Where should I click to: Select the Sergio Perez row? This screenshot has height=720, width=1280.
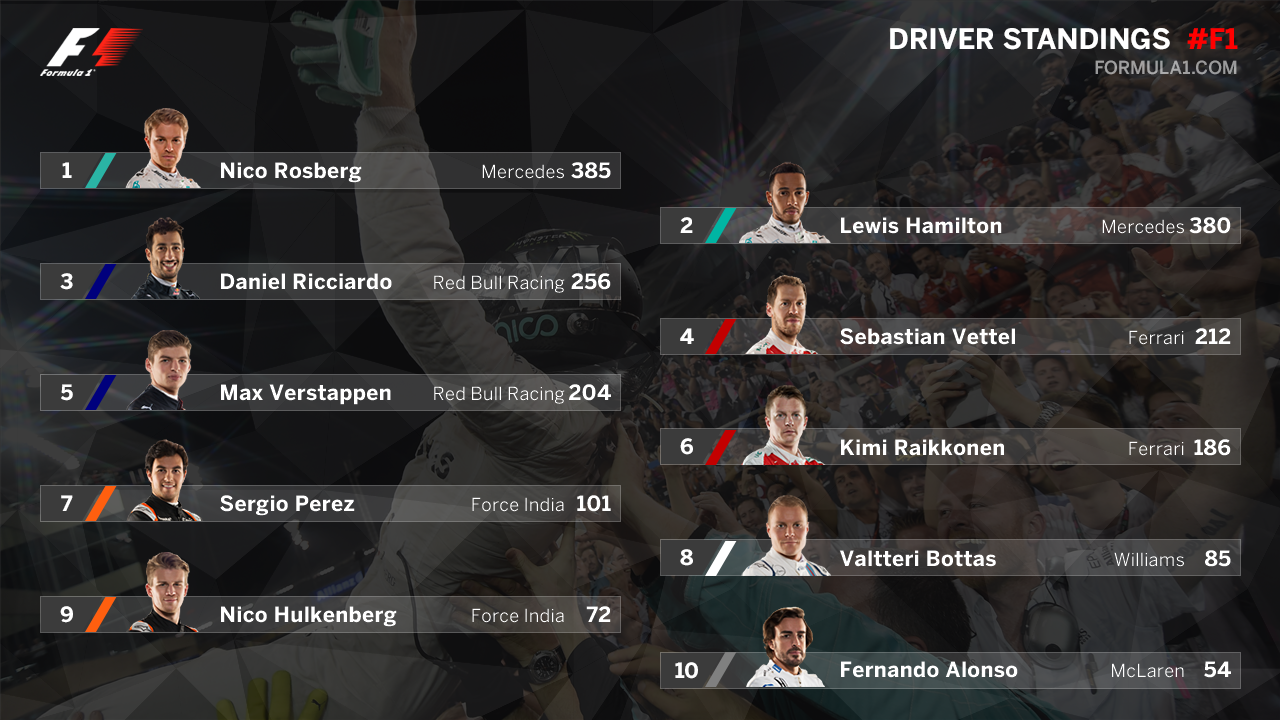(x=330, y=504)
